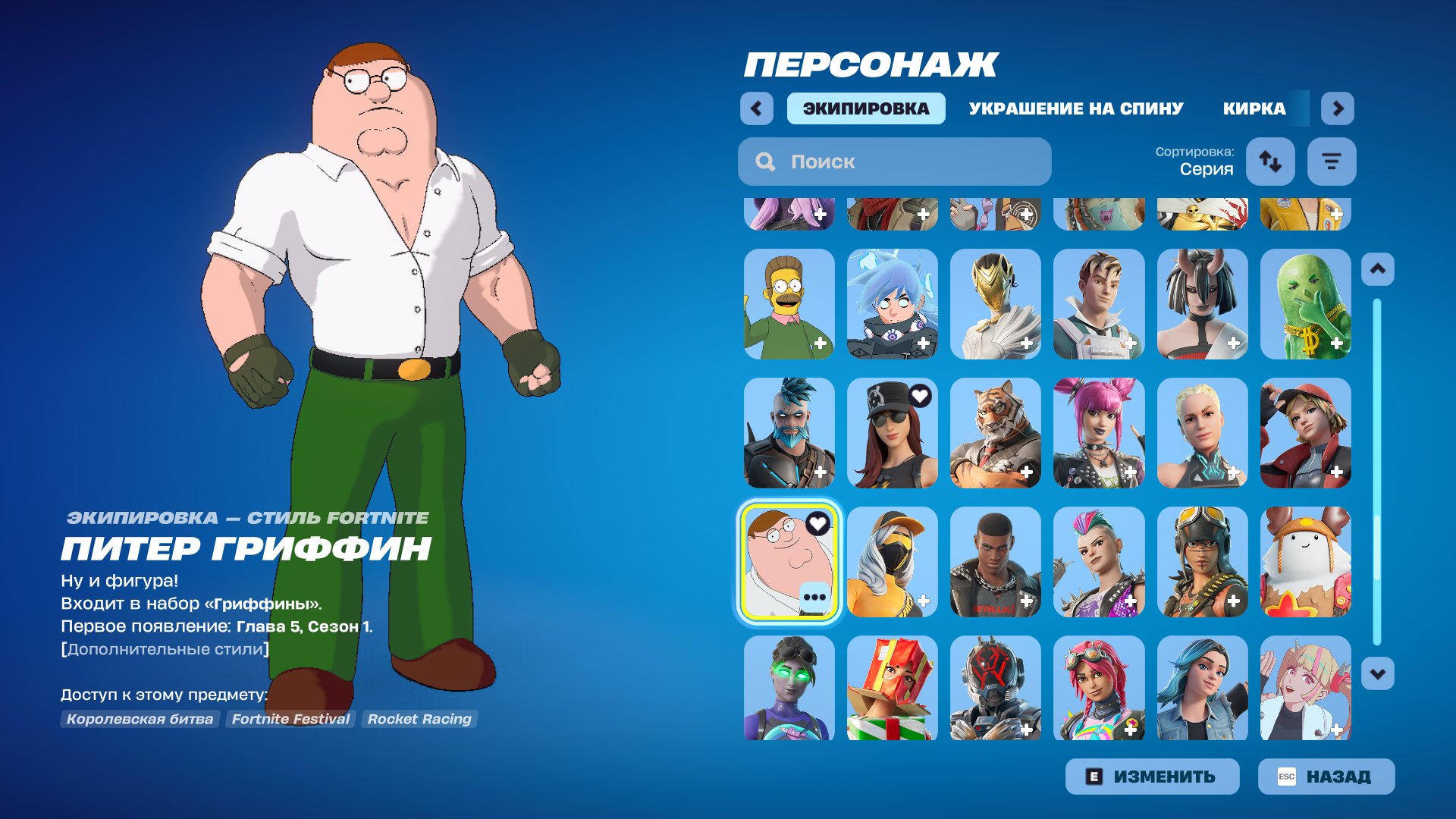Select the Ned Flanders skin thumbnail
Screen dimensions: 1456x819
(789, 304)
